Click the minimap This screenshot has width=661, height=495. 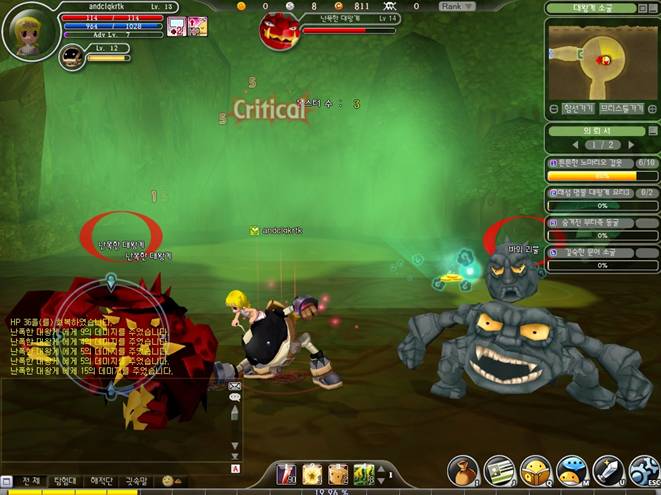602,59
